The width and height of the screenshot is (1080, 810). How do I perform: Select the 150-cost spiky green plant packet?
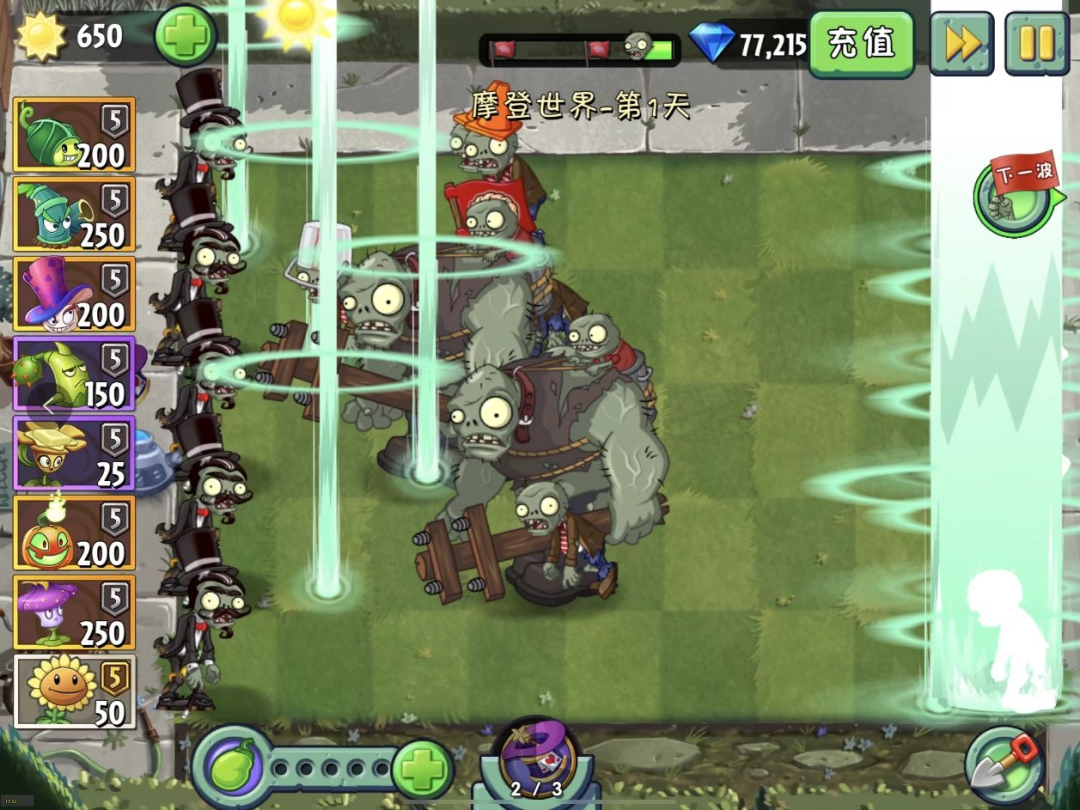(74, 374)
